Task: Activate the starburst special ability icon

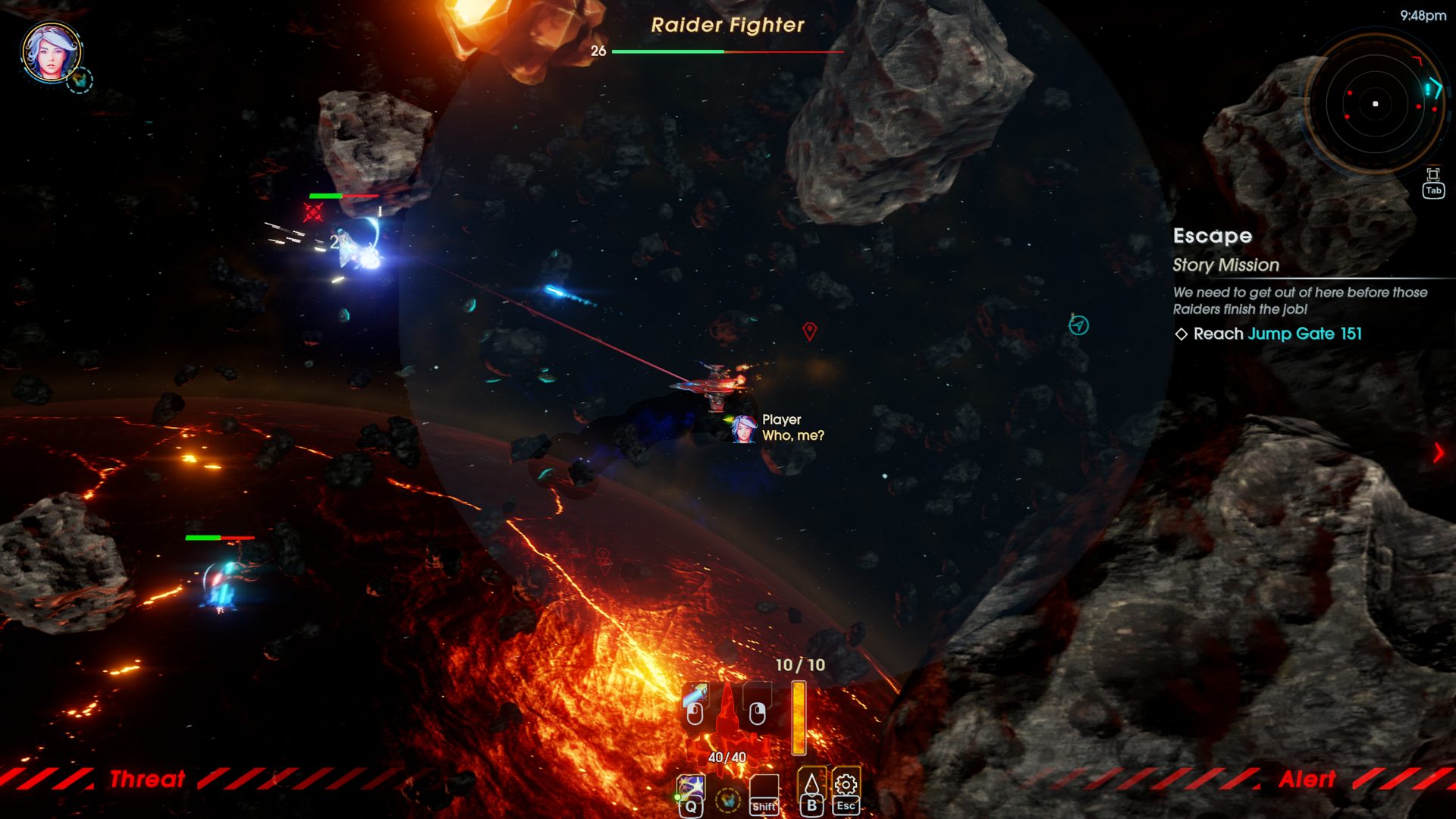Action: (690, 787)
